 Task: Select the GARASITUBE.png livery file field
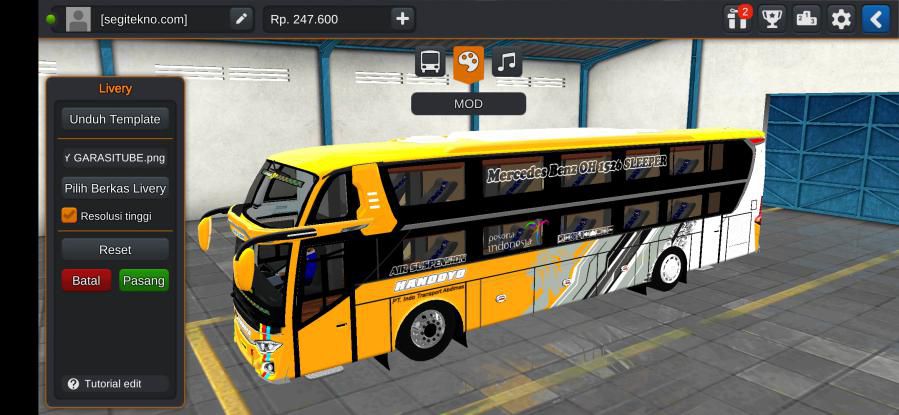point(114,157)
